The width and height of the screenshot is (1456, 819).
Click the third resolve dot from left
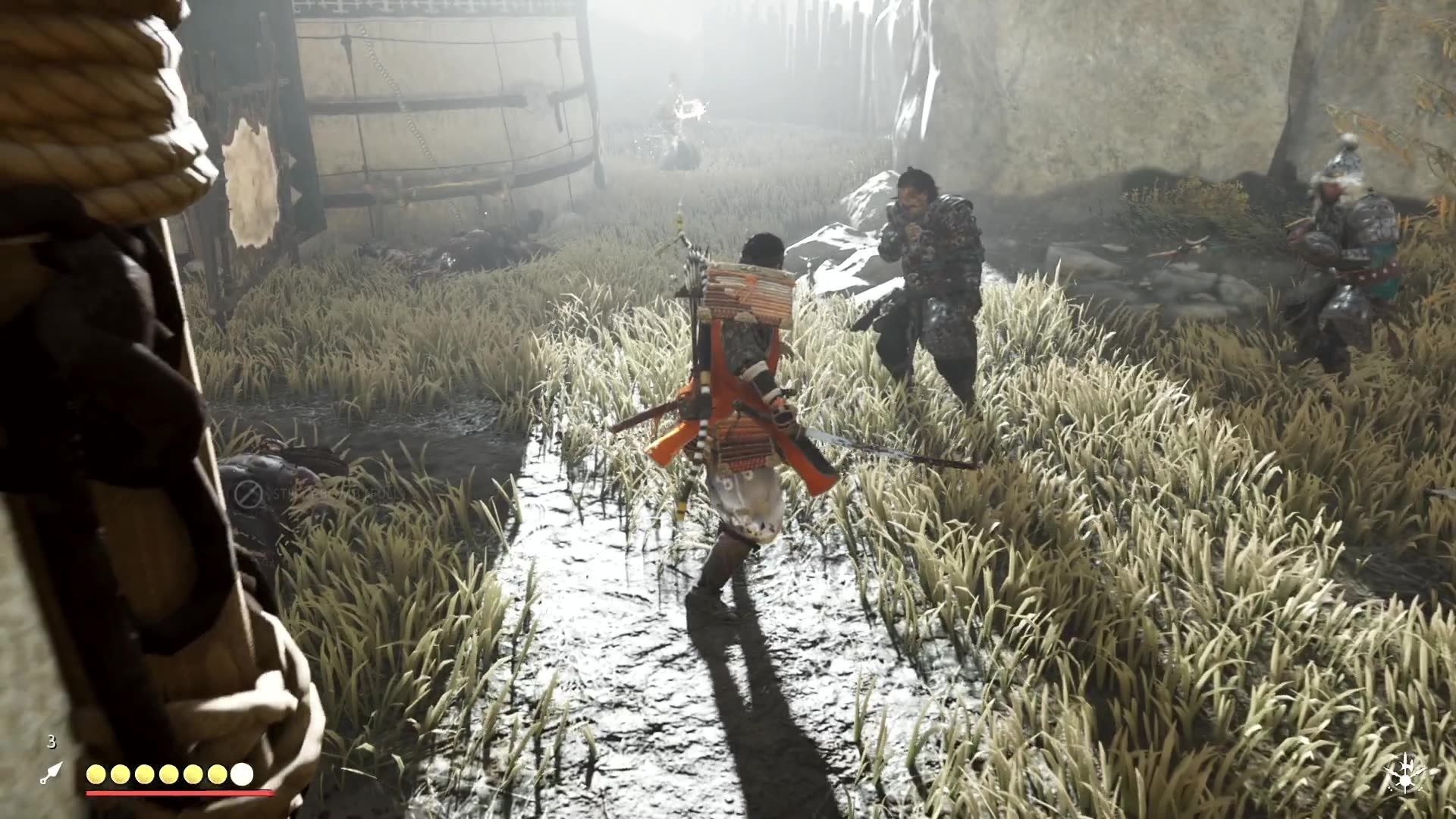click(145, 776)
